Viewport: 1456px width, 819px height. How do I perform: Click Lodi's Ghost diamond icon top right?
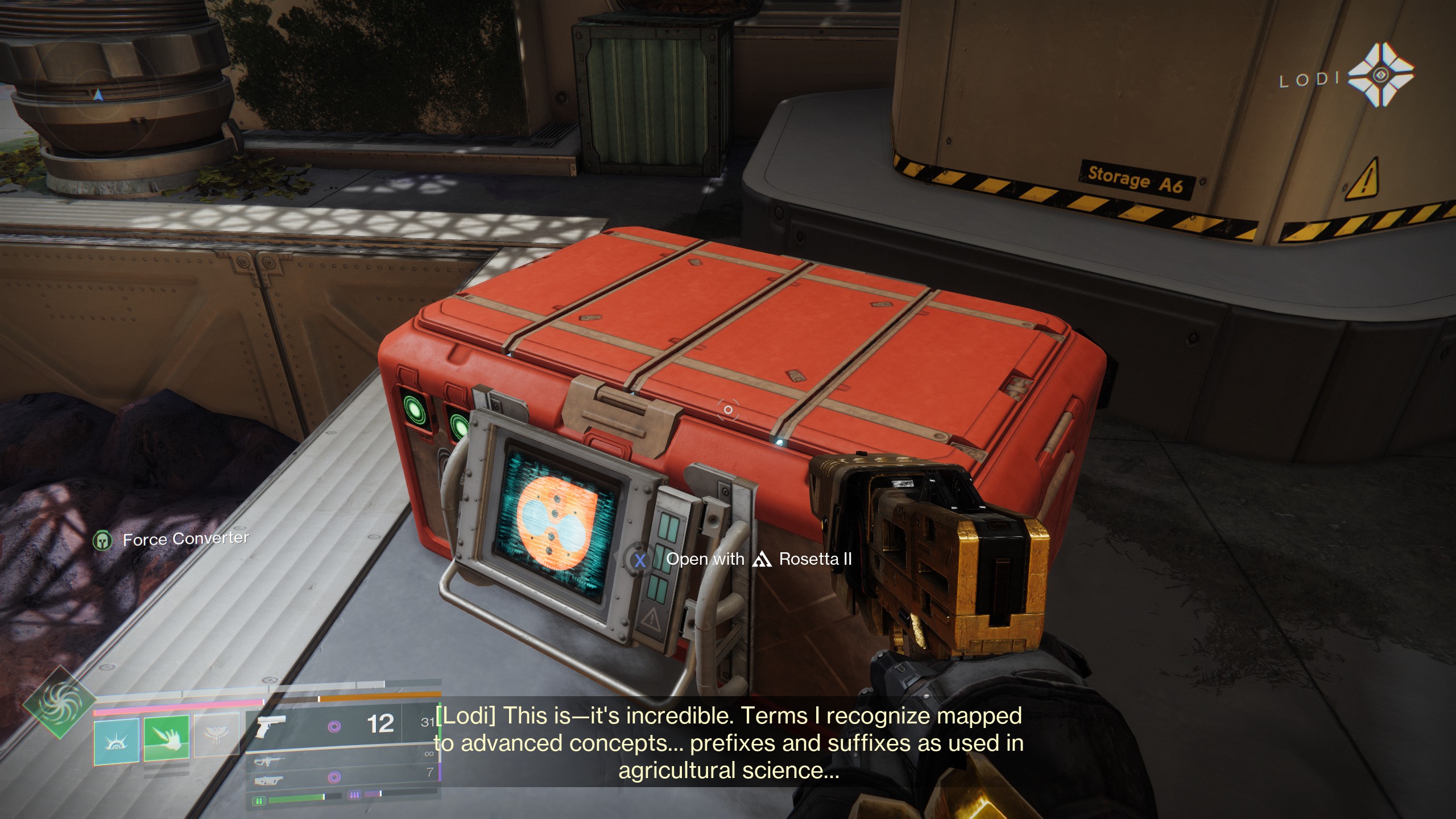[x=1381, y=75]
